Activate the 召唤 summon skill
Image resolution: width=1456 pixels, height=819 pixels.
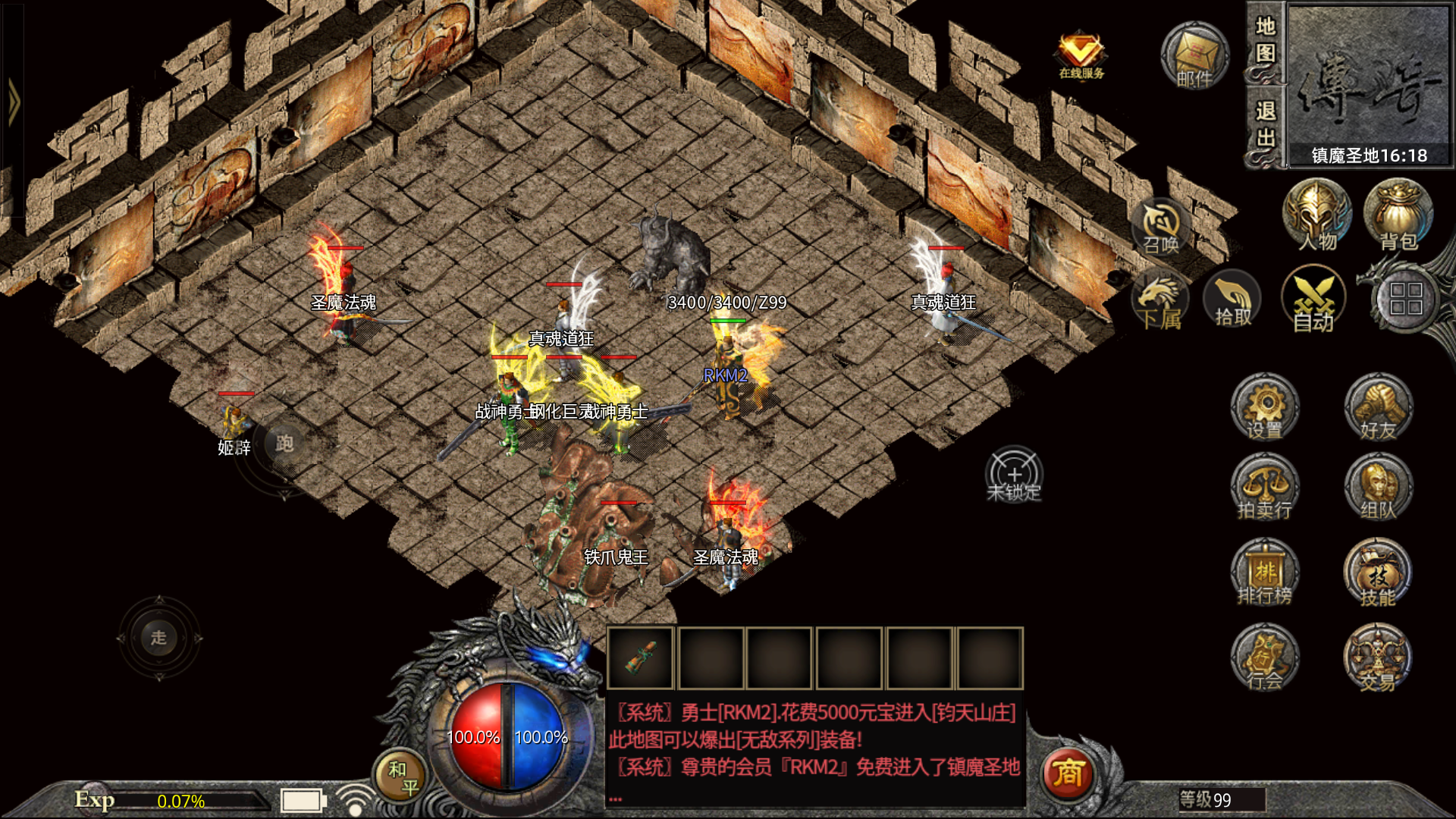[x=1161, y=227]
